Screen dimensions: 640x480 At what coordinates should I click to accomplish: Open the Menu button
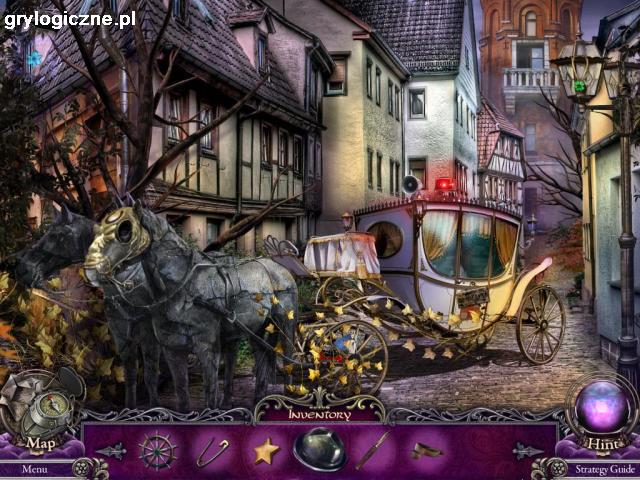[33, 468]
